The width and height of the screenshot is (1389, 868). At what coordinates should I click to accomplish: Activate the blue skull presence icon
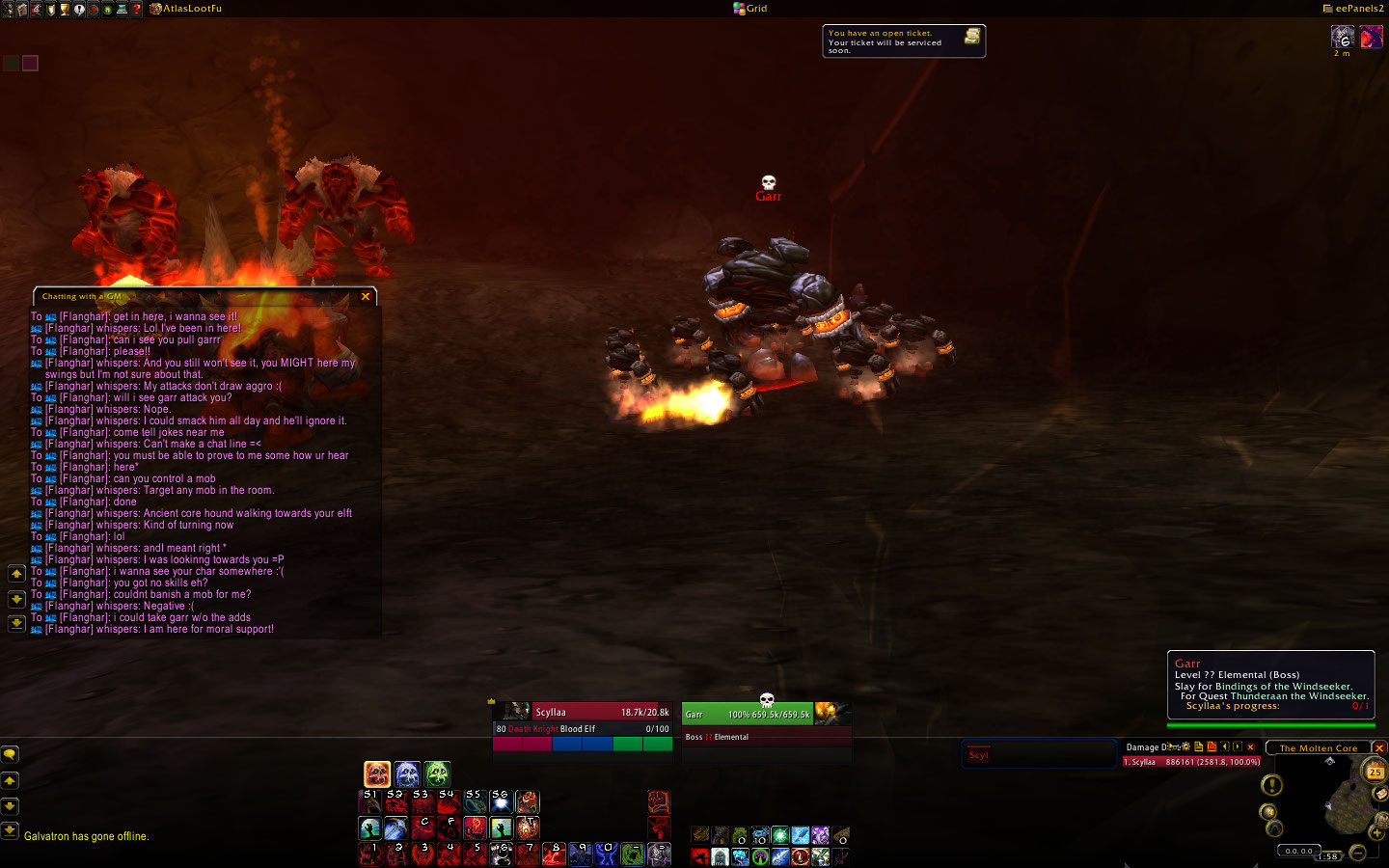pyautogui.click(x=407, y=773)
